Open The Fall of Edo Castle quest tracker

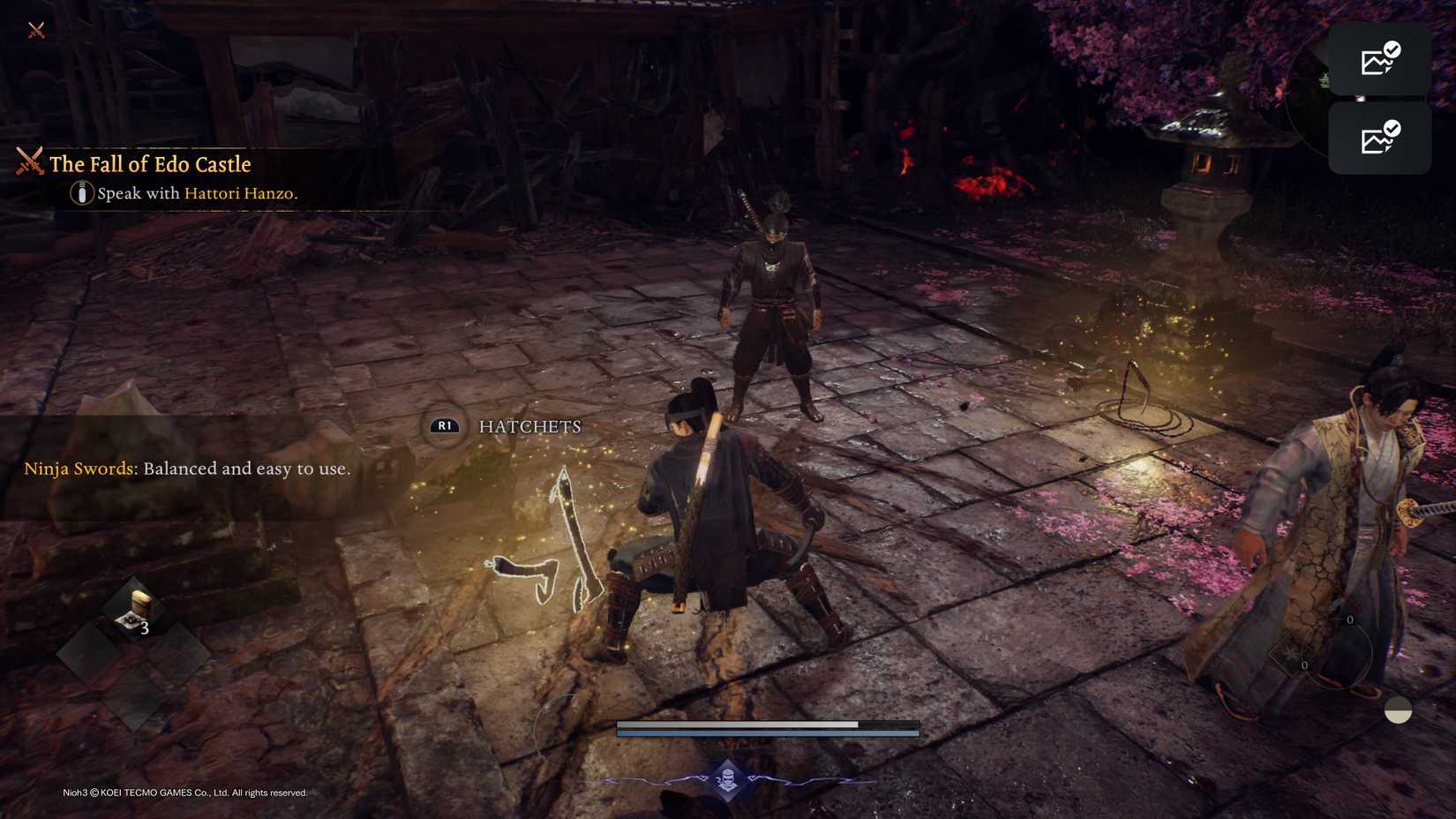(149, 164)
